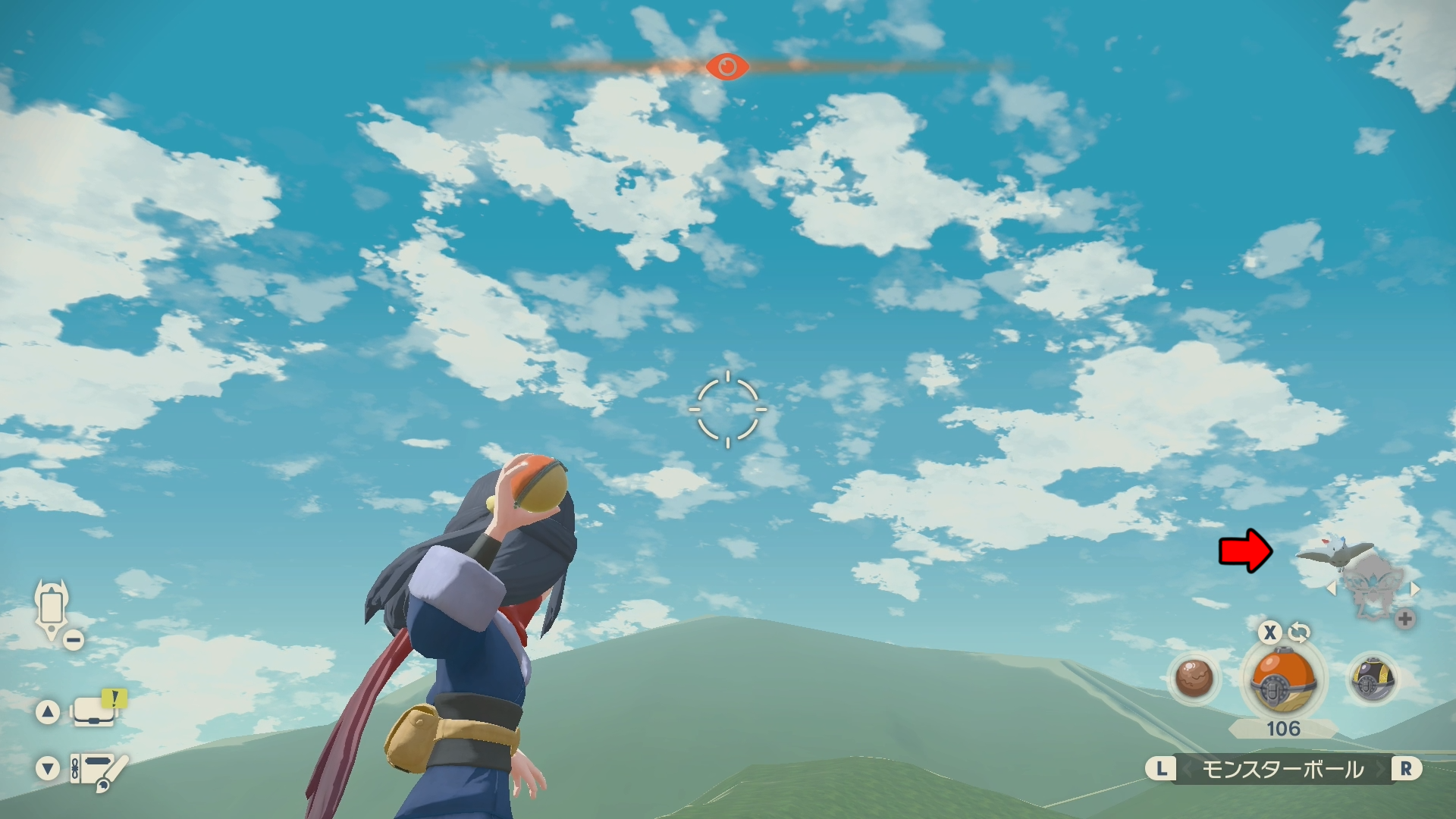The image size is (1456, 819).
Task: Open the Pokédex book and brush icon
Action: 99,770
